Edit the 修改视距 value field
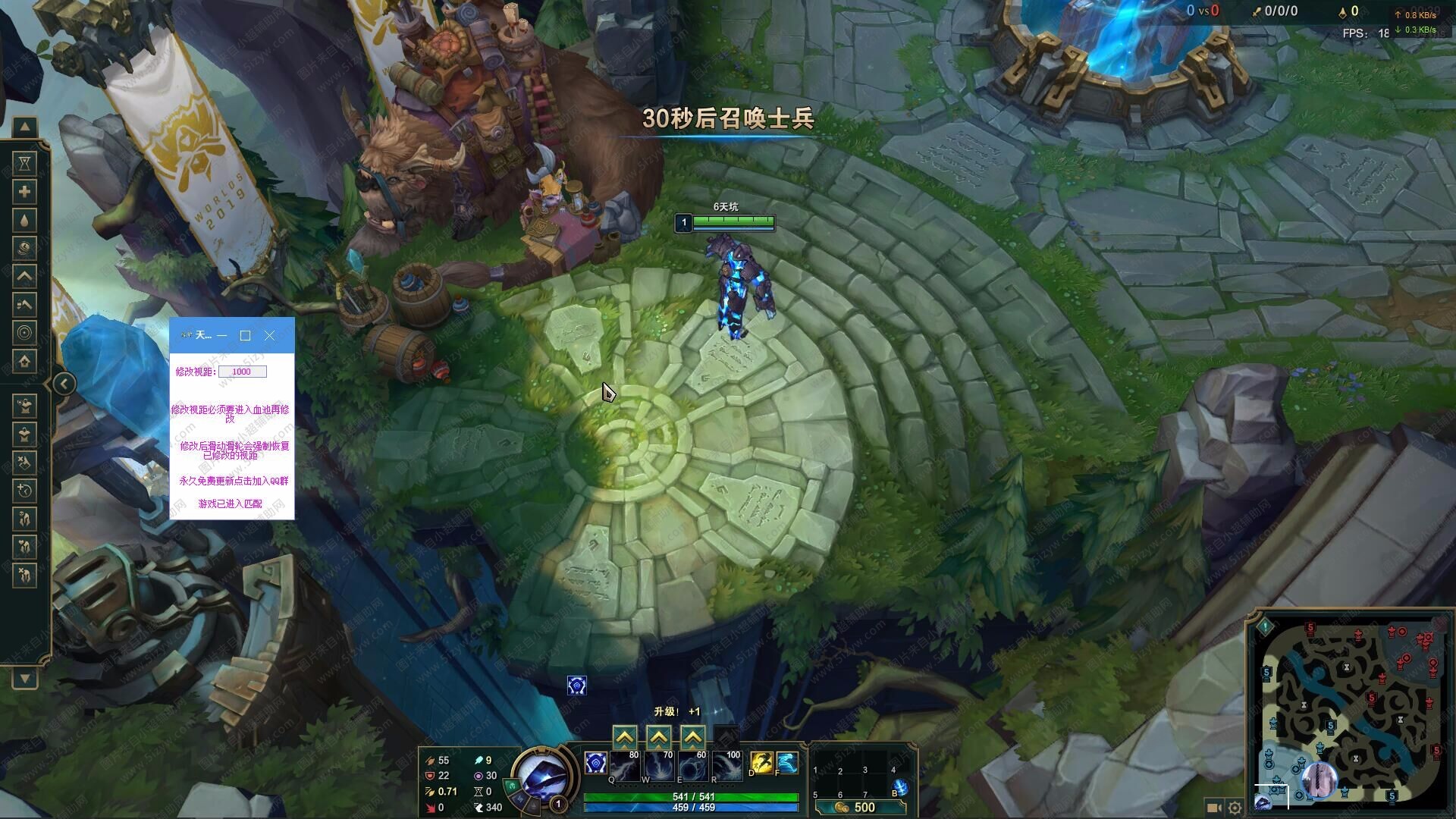The width and height of the screenshot is (1456, 819). pyautogui.click(x=242, y=372)
